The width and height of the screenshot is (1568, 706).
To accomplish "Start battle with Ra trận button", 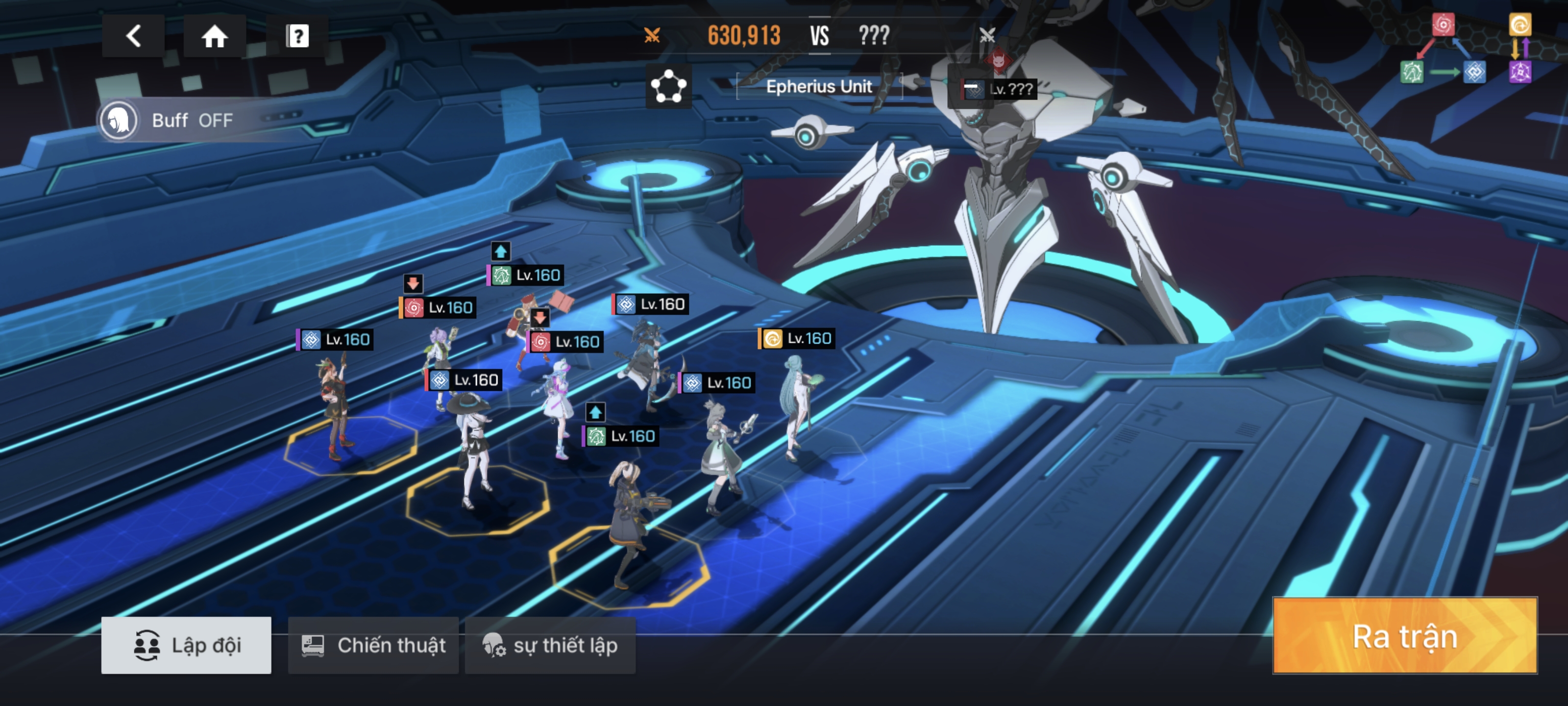I will tap(1405, 635).
